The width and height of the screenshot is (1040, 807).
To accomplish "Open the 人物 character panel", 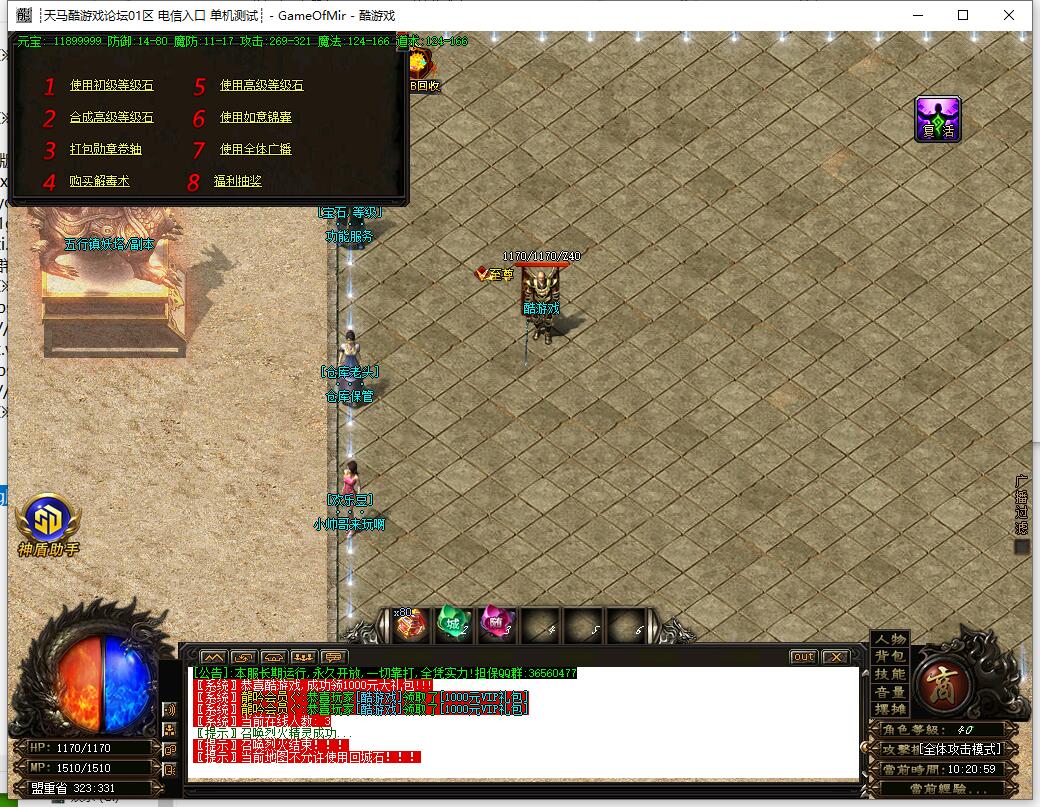I will [x=890, y=639].
